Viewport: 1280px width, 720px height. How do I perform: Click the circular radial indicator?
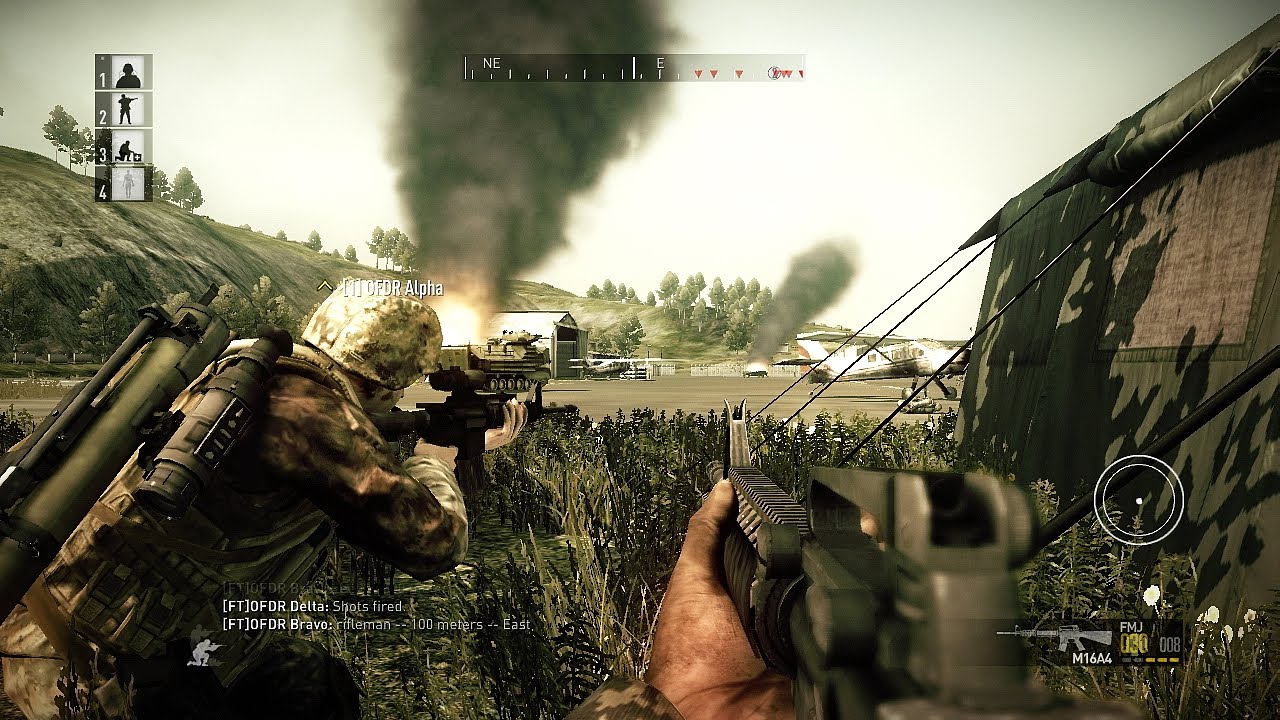click(1138, 500)
